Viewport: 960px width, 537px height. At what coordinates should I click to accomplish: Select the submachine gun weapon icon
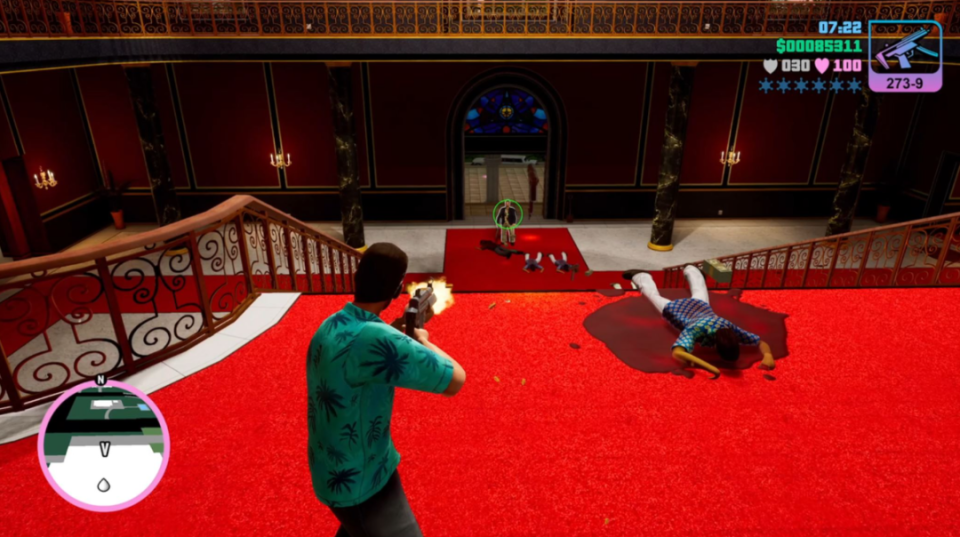[904, 49]
